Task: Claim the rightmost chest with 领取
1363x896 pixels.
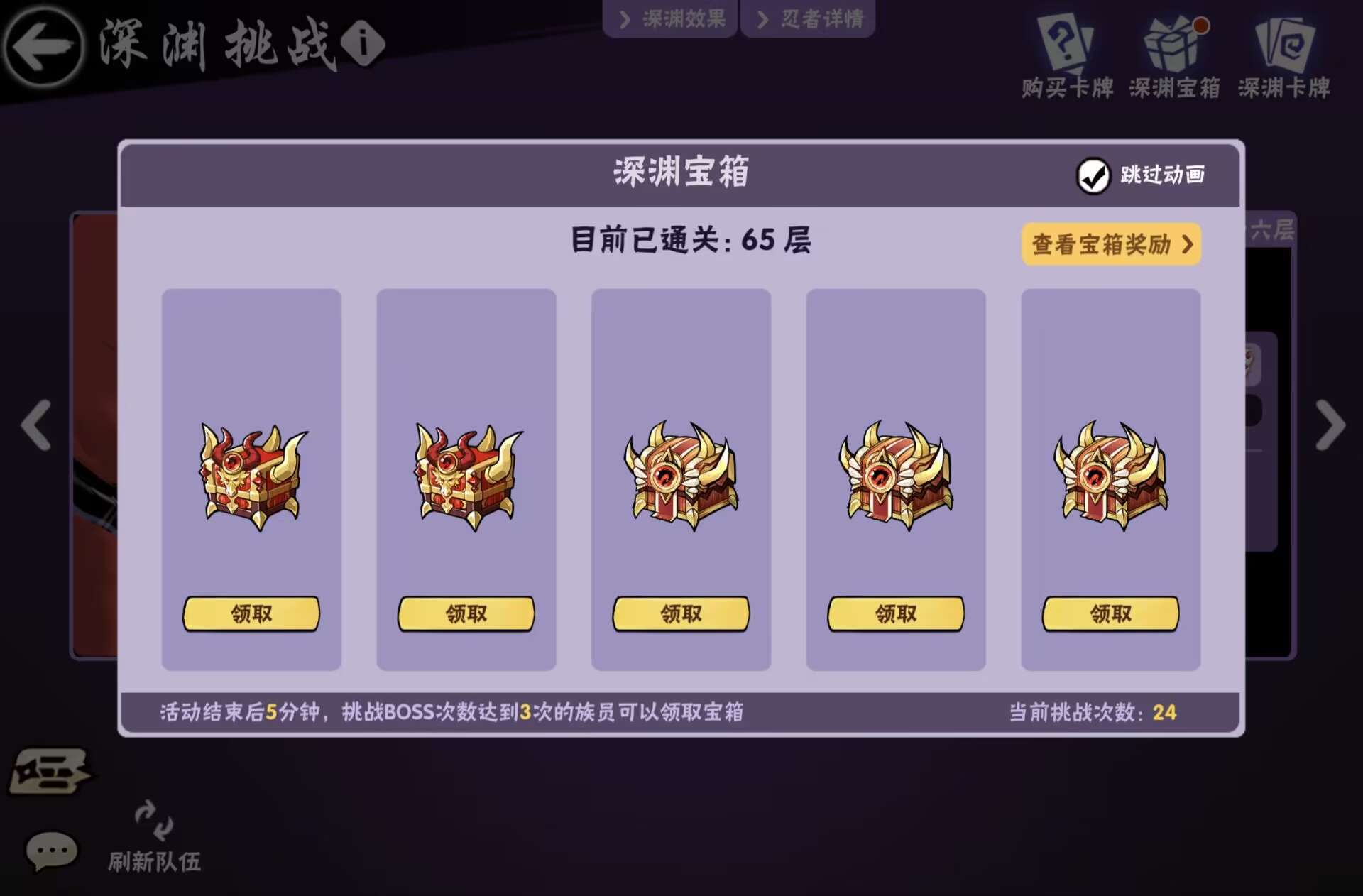Action: (1110, 613)
